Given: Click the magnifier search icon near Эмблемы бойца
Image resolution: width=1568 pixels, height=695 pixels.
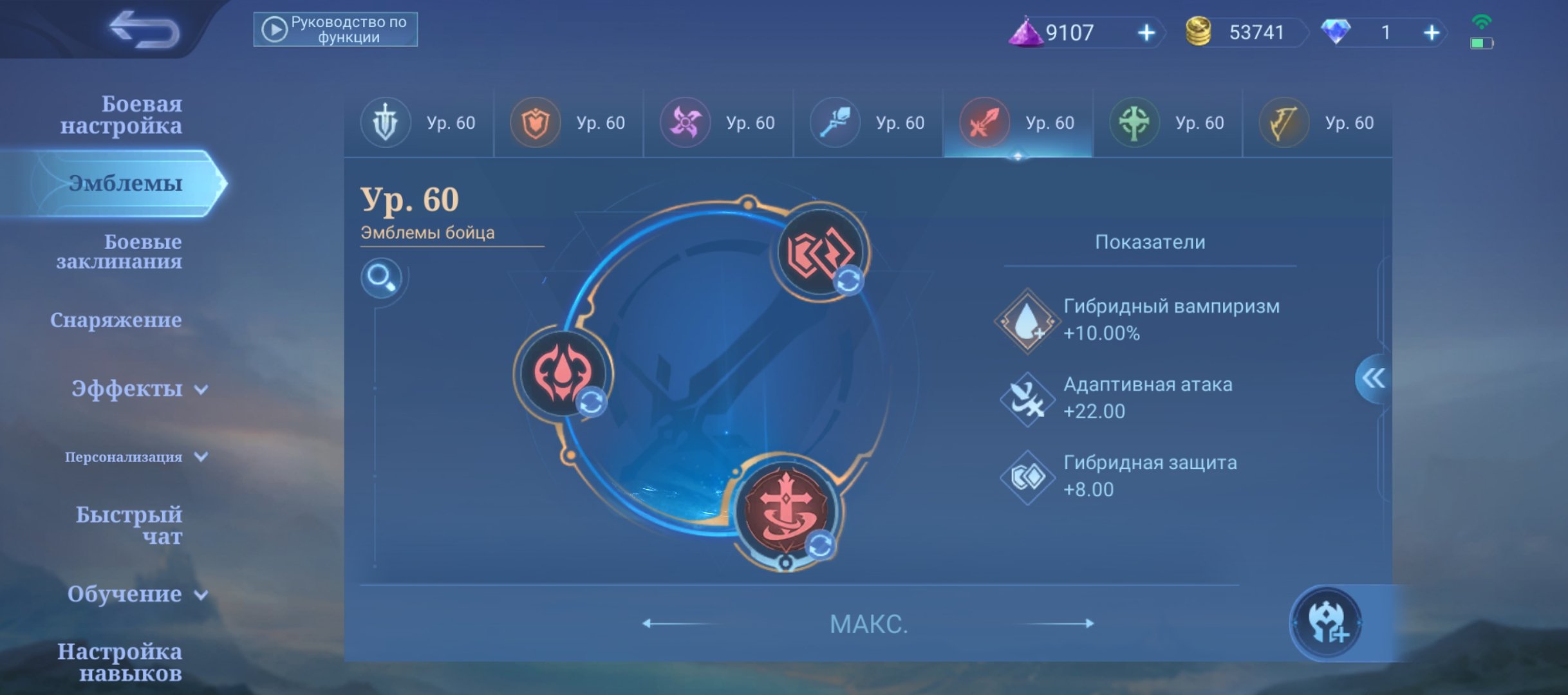Looking at the screenshot, I should [x=381, y=278].
